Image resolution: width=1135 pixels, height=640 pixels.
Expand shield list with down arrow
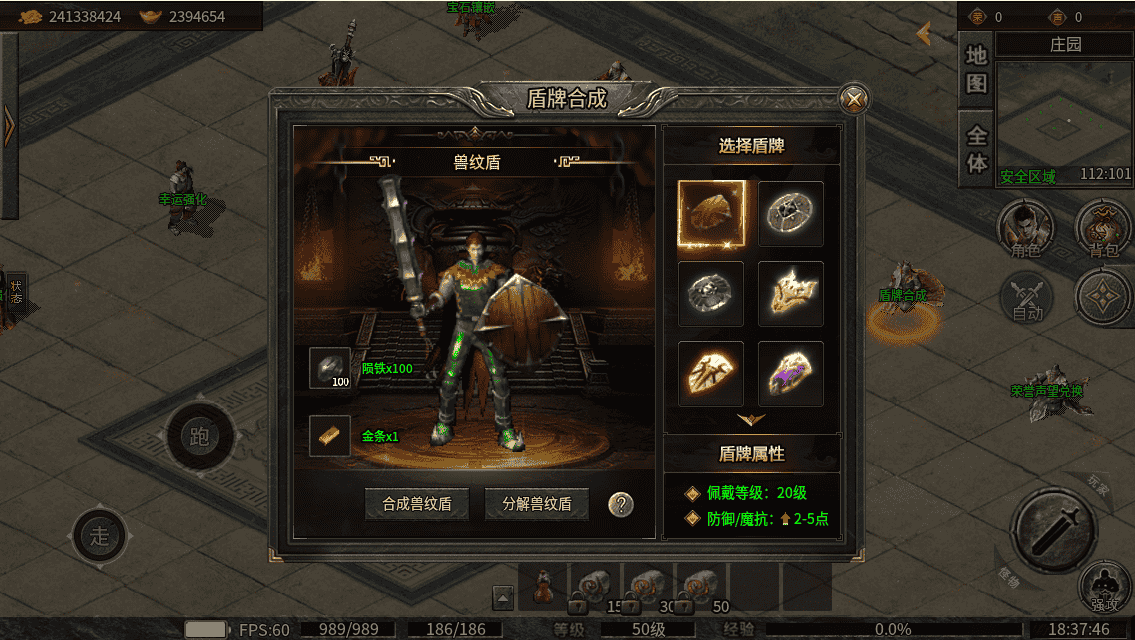[x=751, y=419]
